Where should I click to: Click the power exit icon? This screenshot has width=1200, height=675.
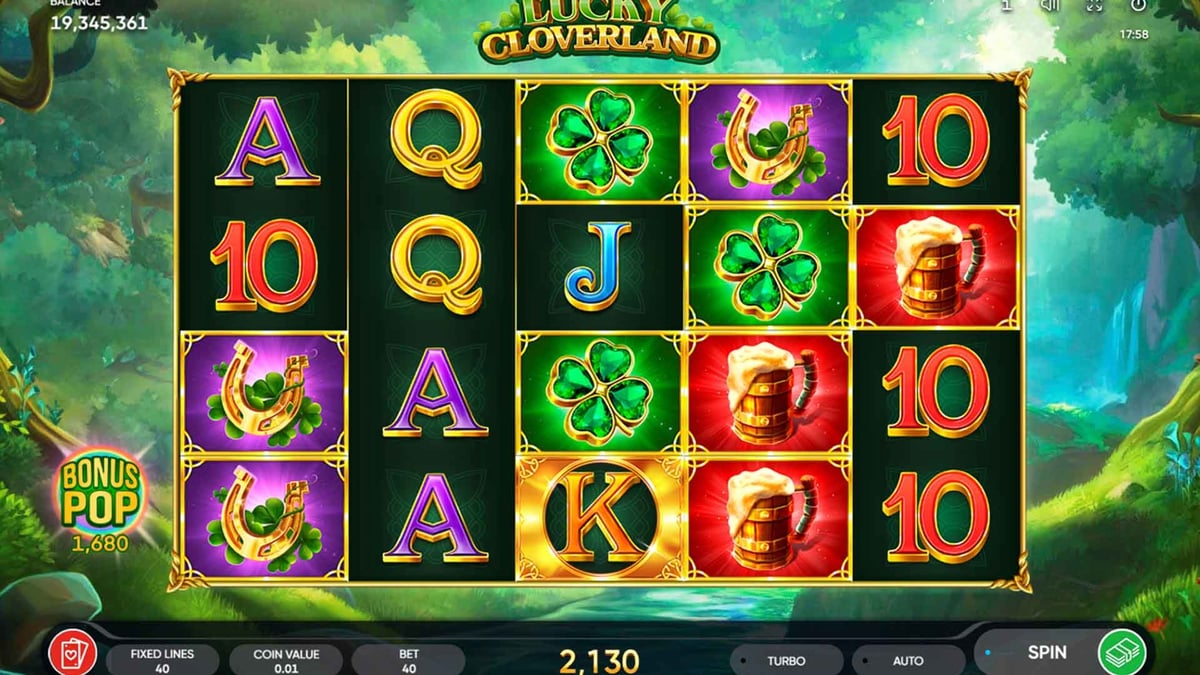[x=1138, y=6]
